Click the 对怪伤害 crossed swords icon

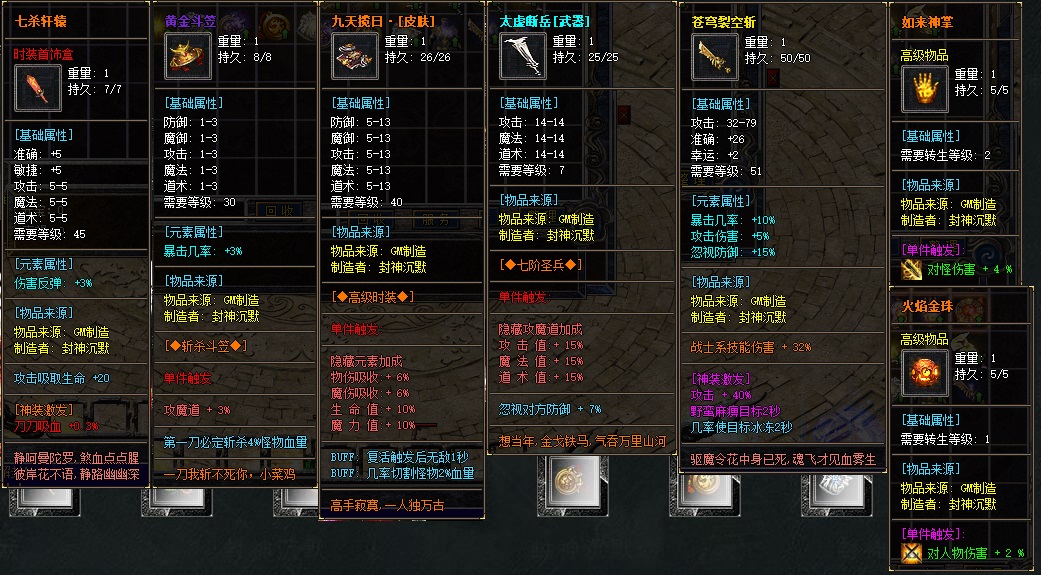coord(911,269)
